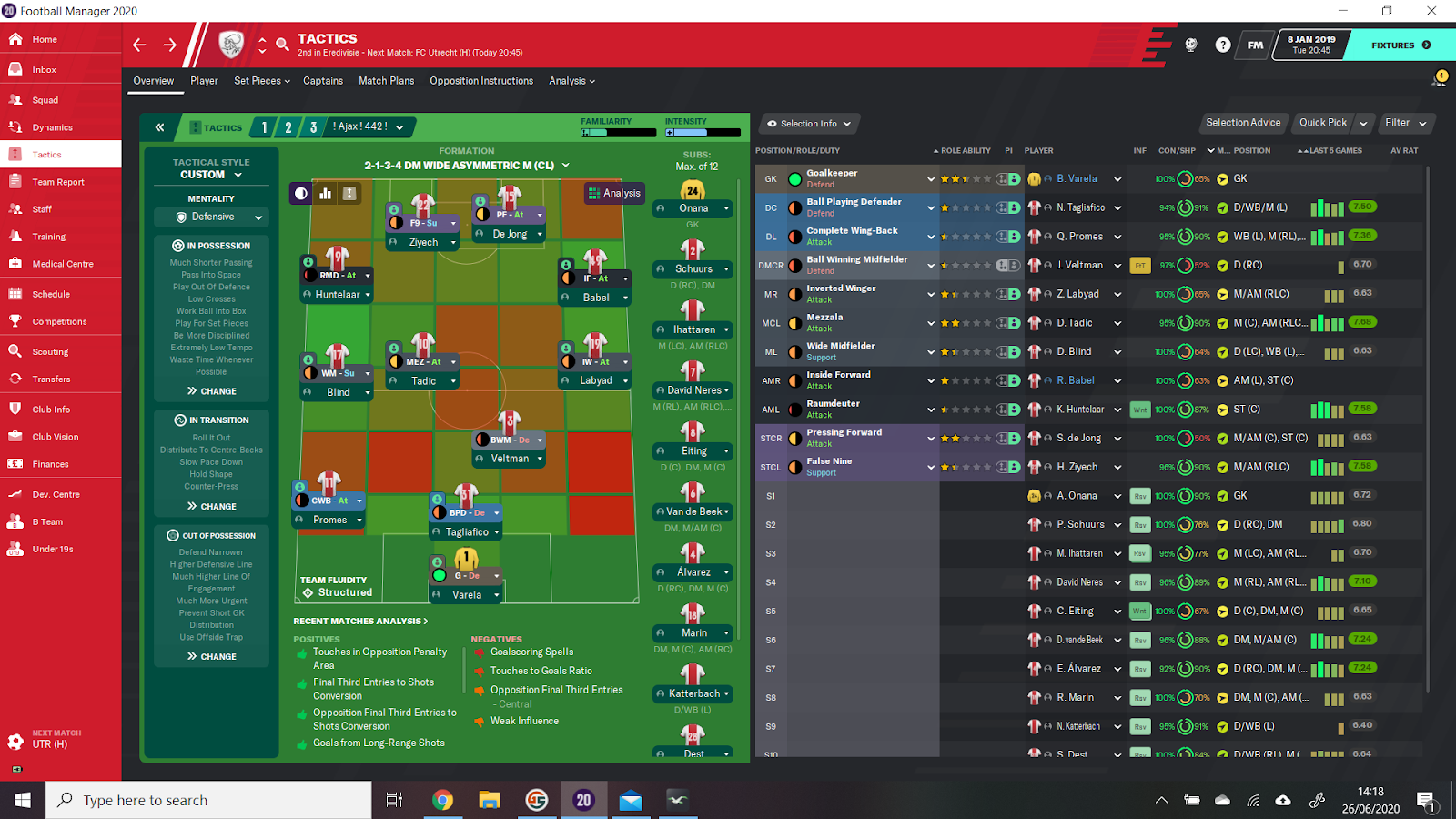The height and width of the screenshot is (819, 1456).
Task: Open the Transfers sidebar entry
Action: pyautogui.click(x=51, y=379)
